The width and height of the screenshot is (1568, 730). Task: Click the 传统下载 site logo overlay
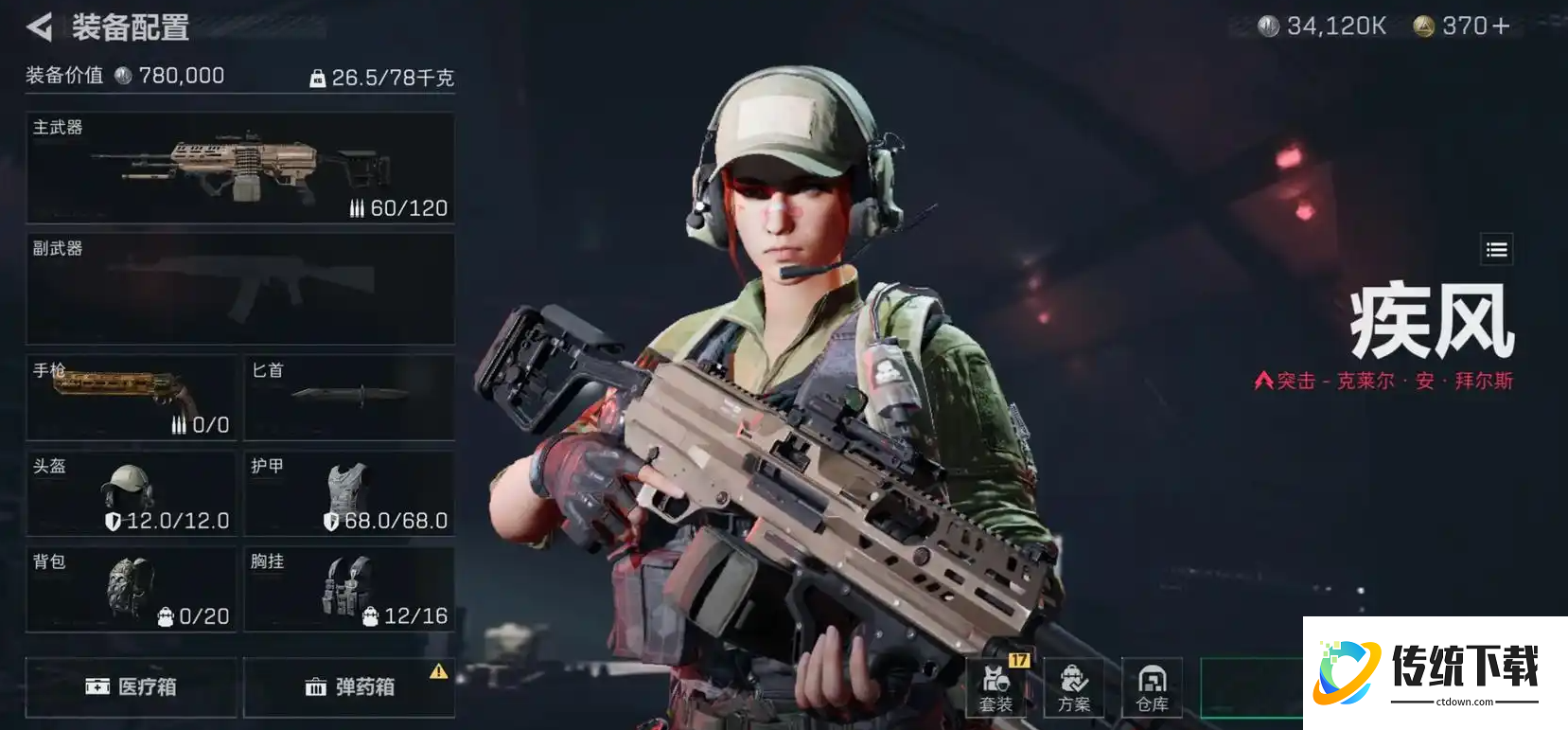[1435, 673]
